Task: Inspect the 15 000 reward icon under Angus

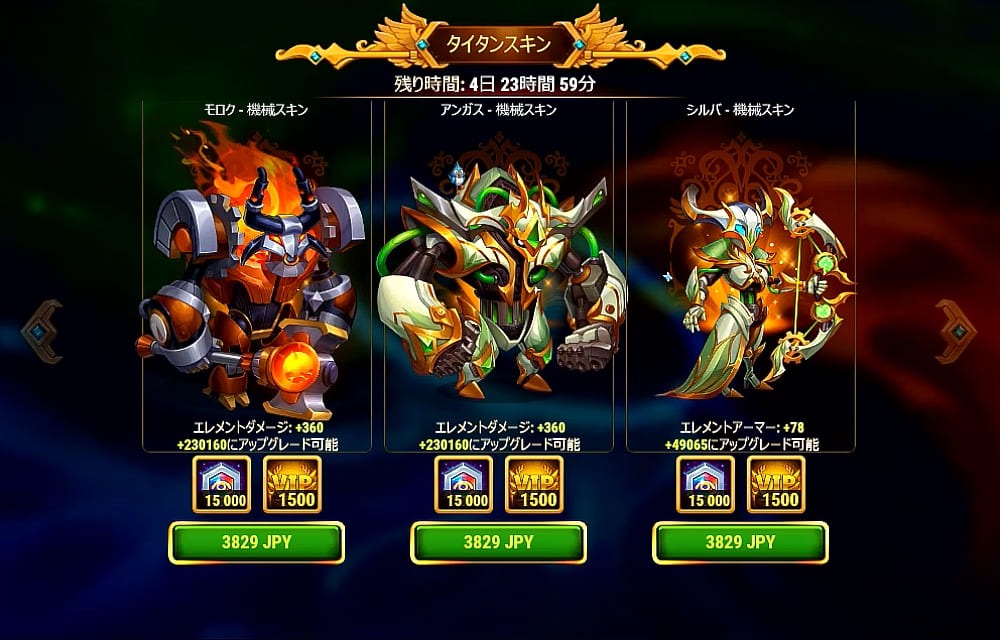Action: [x=464, y=484]
